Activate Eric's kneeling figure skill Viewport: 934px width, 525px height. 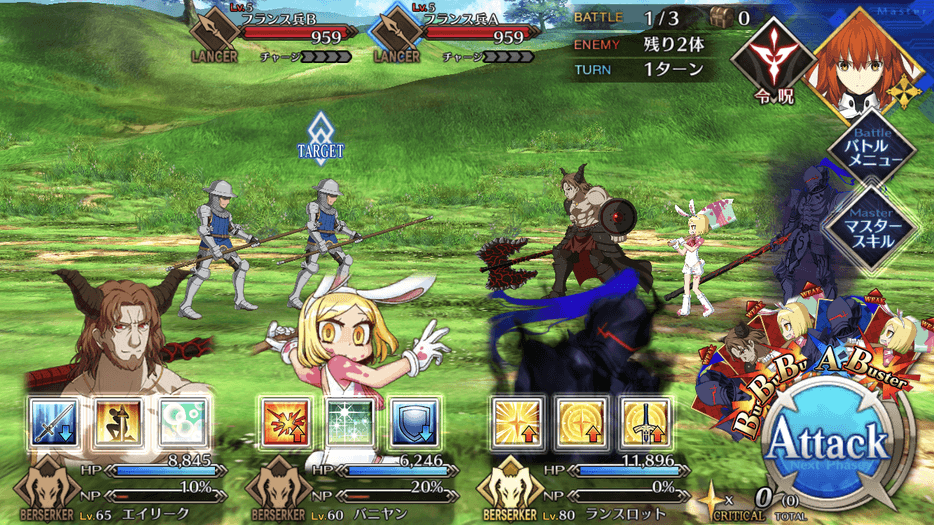119,423
